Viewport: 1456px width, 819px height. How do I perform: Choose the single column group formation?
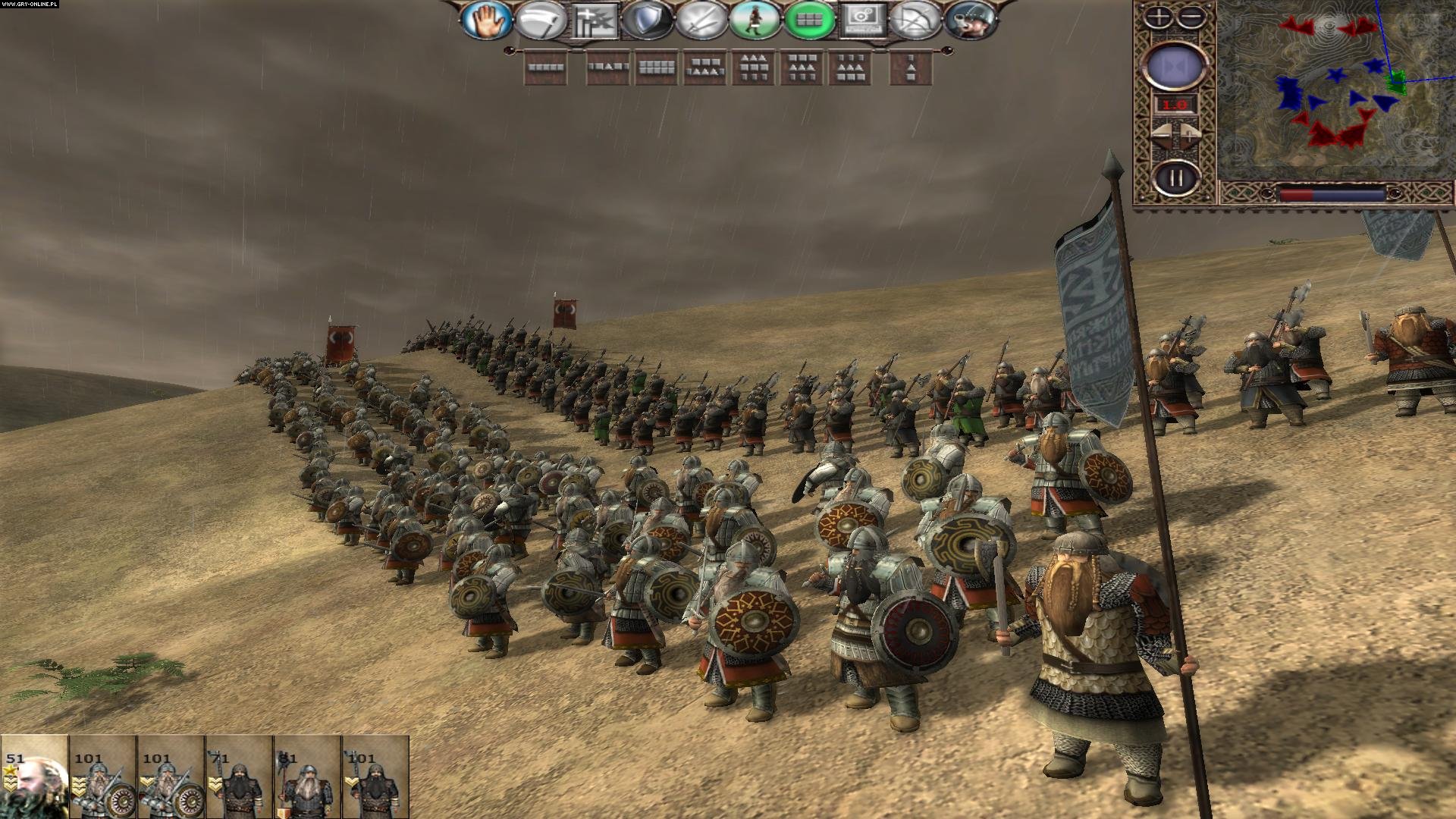click(x=910, y=67)
